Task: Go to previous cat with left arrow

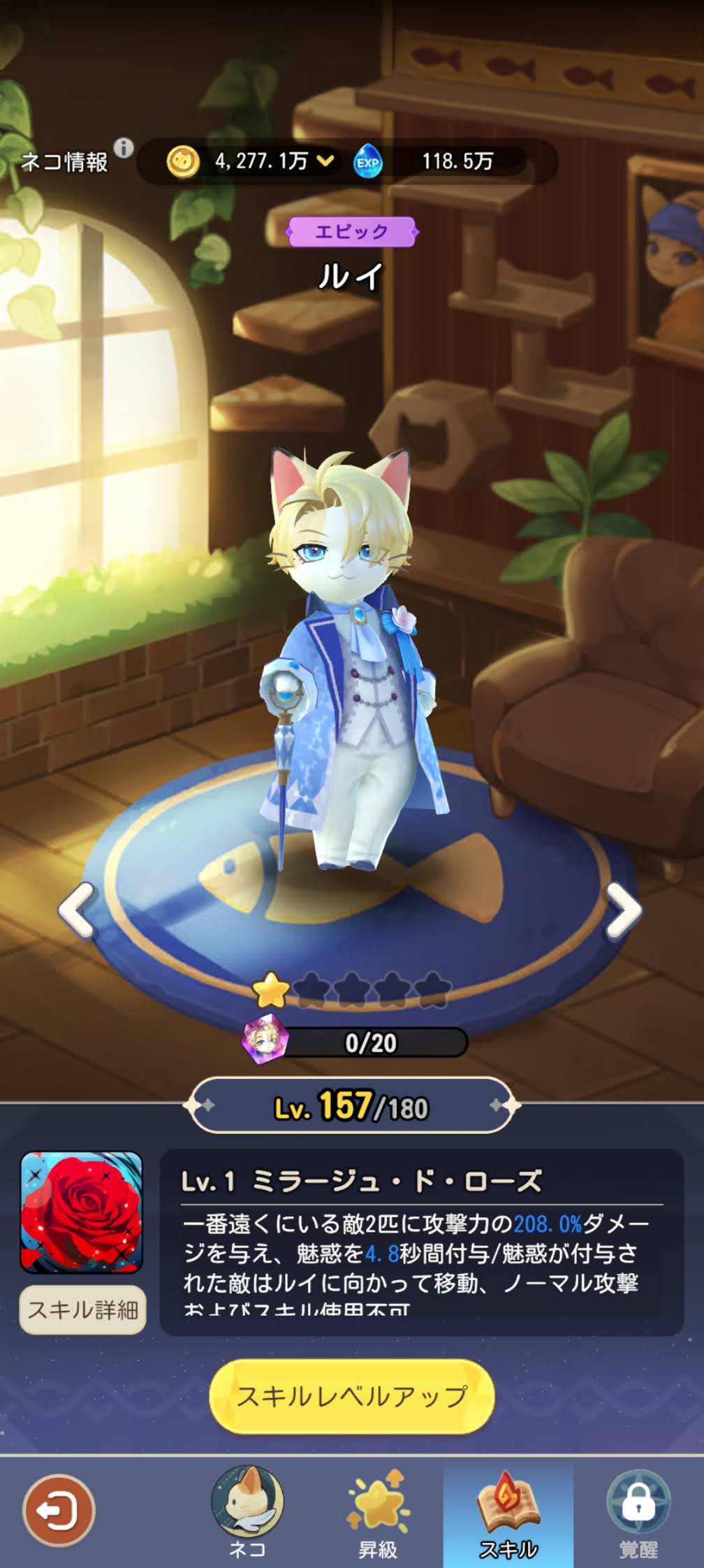Action: (78, 910)
